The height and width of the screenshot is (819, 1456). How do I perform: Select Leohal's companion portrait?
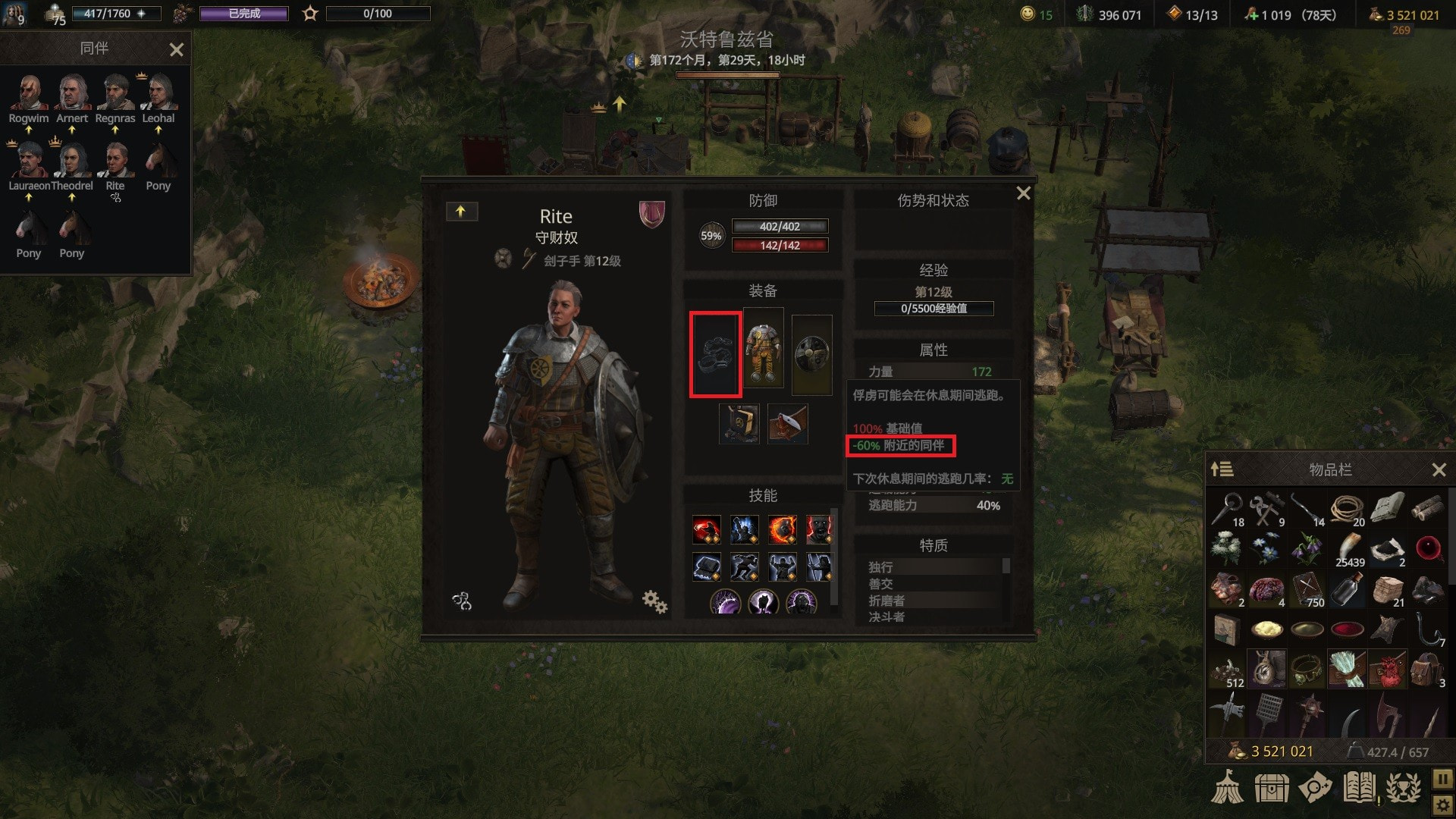[158, 93]
